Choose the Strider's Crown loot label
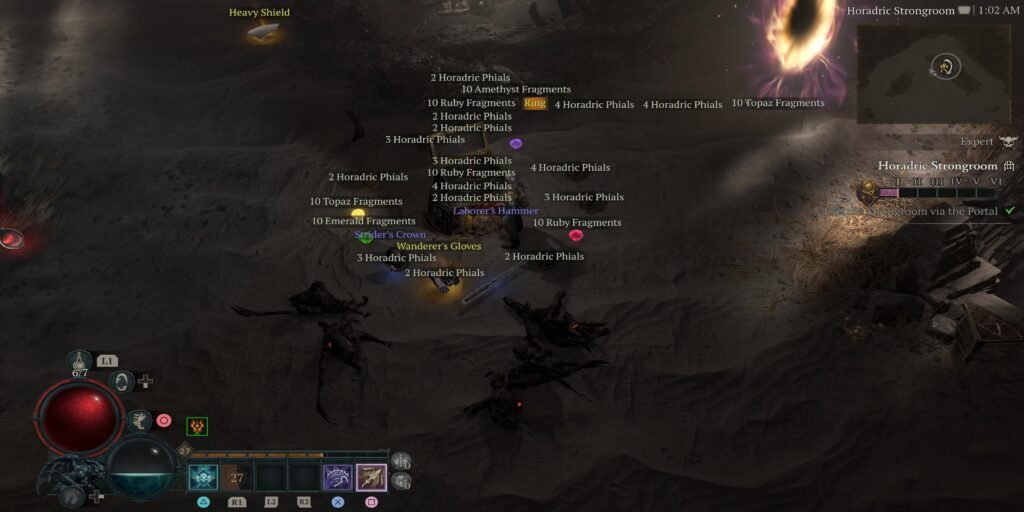This screenshot has width=1024, height=512. pyautogui.click(x=390, y=235)
